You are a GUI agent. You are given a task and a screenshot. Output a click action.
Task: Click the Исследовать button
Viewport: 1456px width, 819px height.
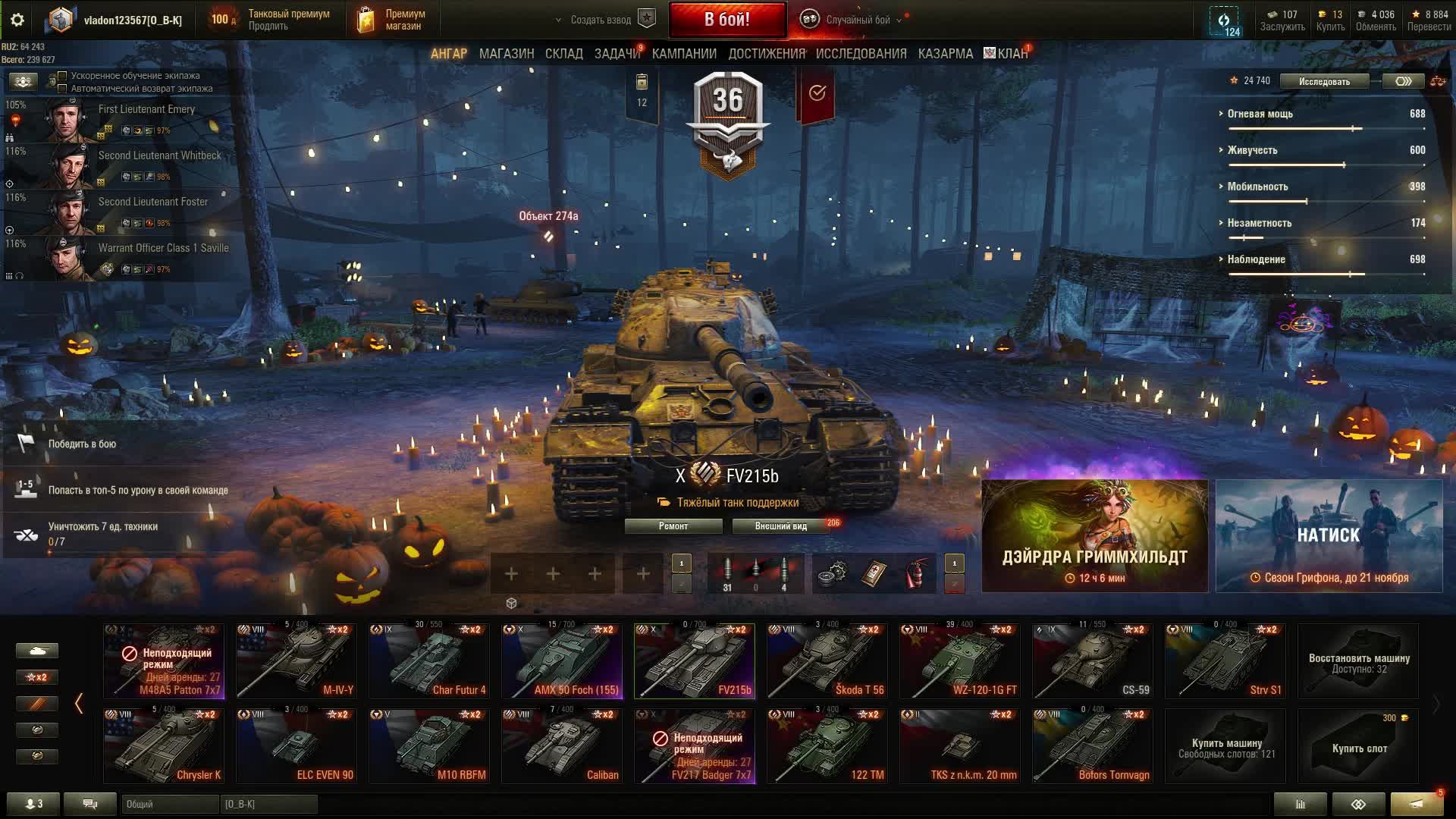(1324, 81)
